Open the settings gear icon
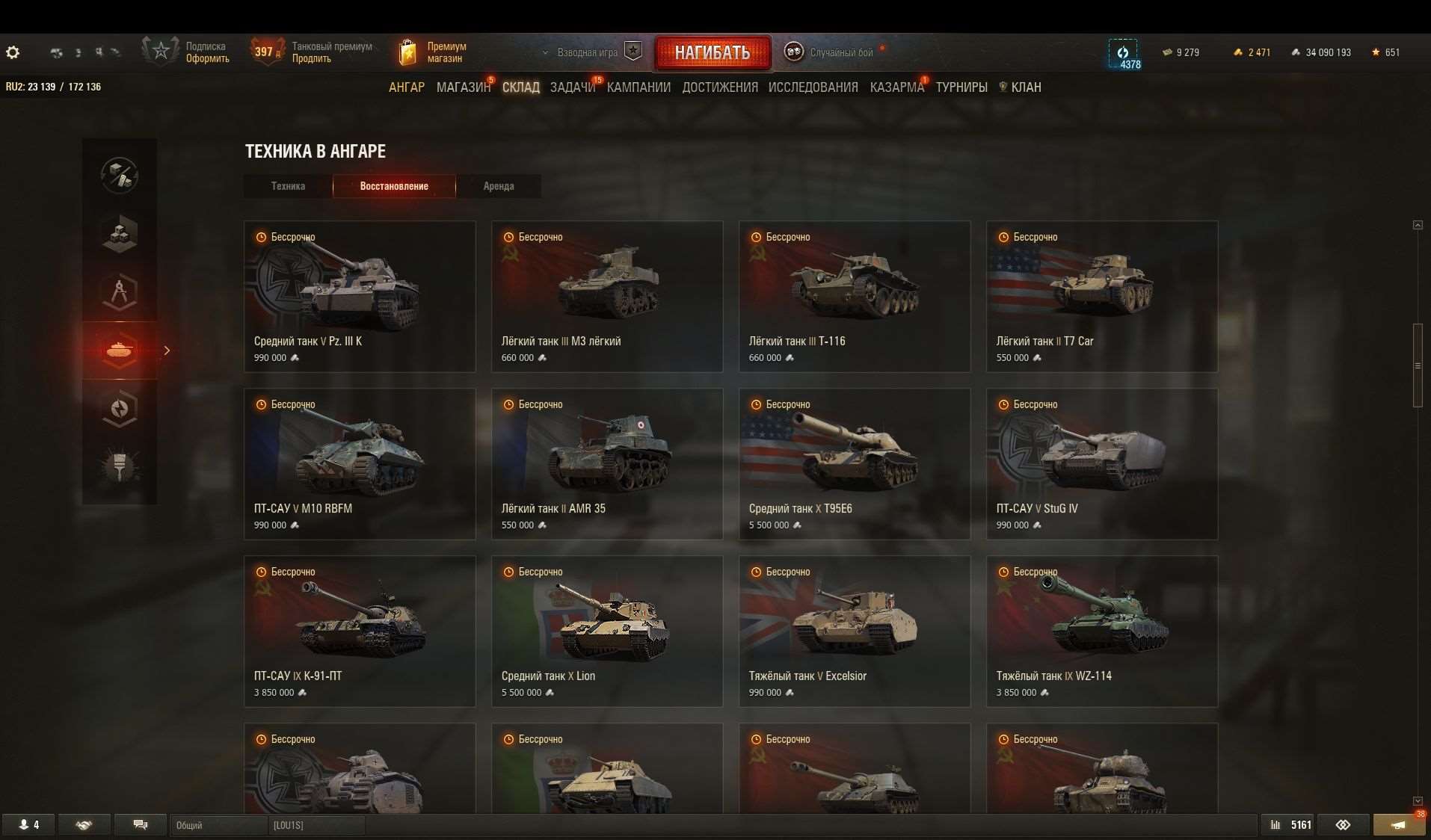The height and width of the screenshot is (840, 1431). coord(13,52)
